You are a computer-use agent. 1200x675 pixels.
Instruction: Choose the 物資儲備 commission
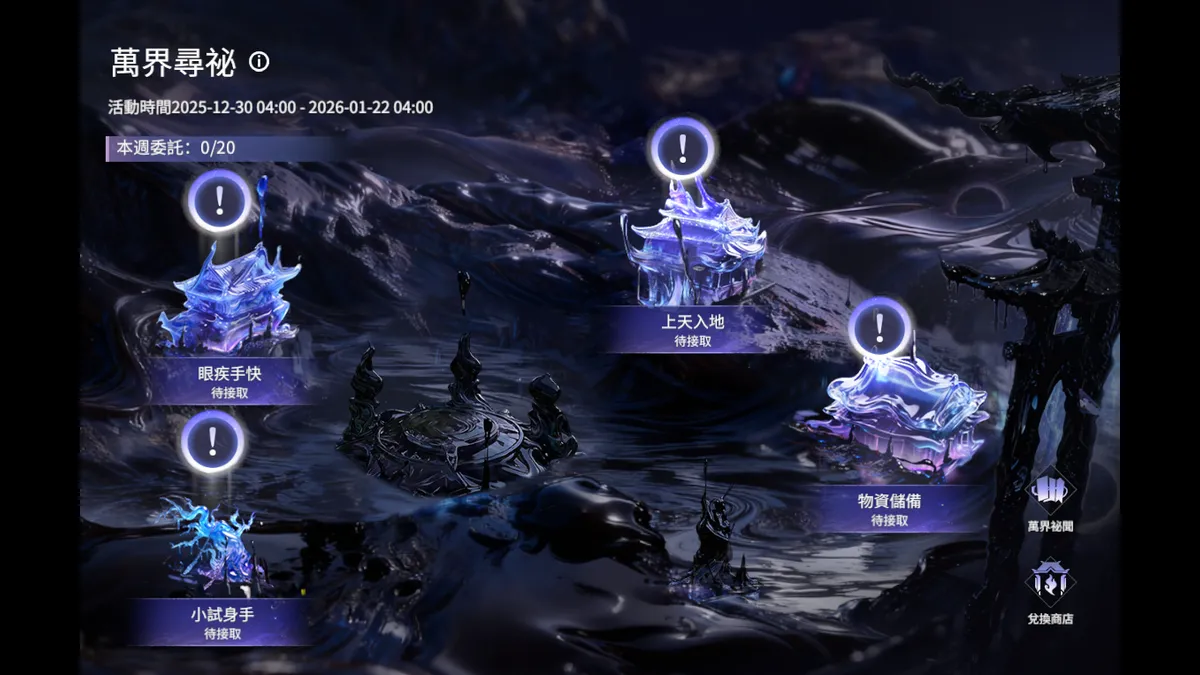889,508
